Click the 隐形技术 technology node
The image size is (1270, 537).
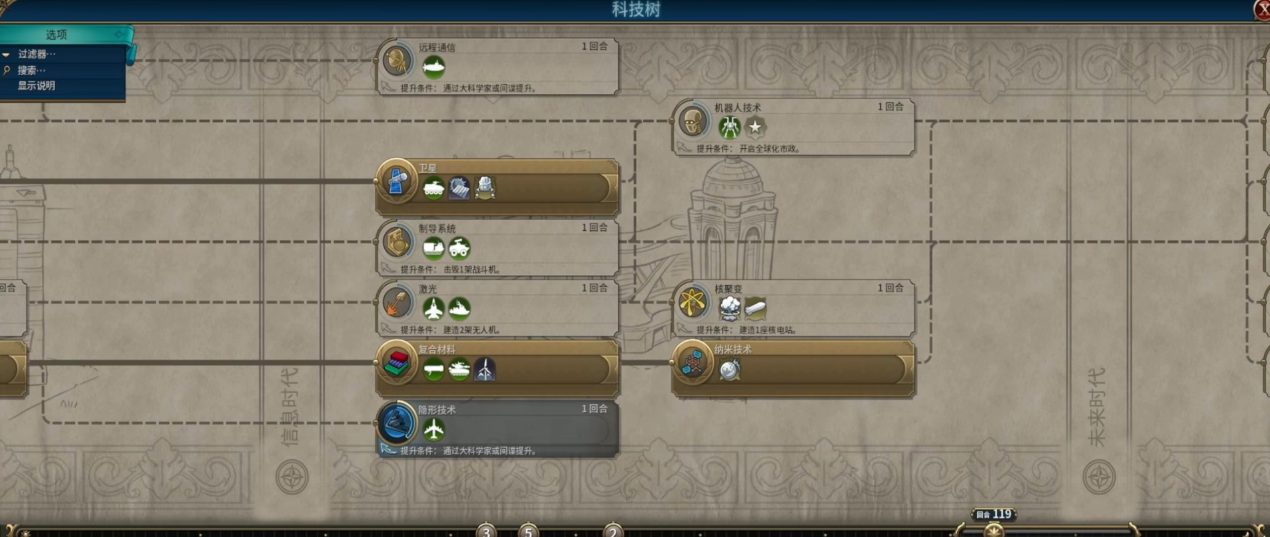pyautogui.click(x=497, y=428)
